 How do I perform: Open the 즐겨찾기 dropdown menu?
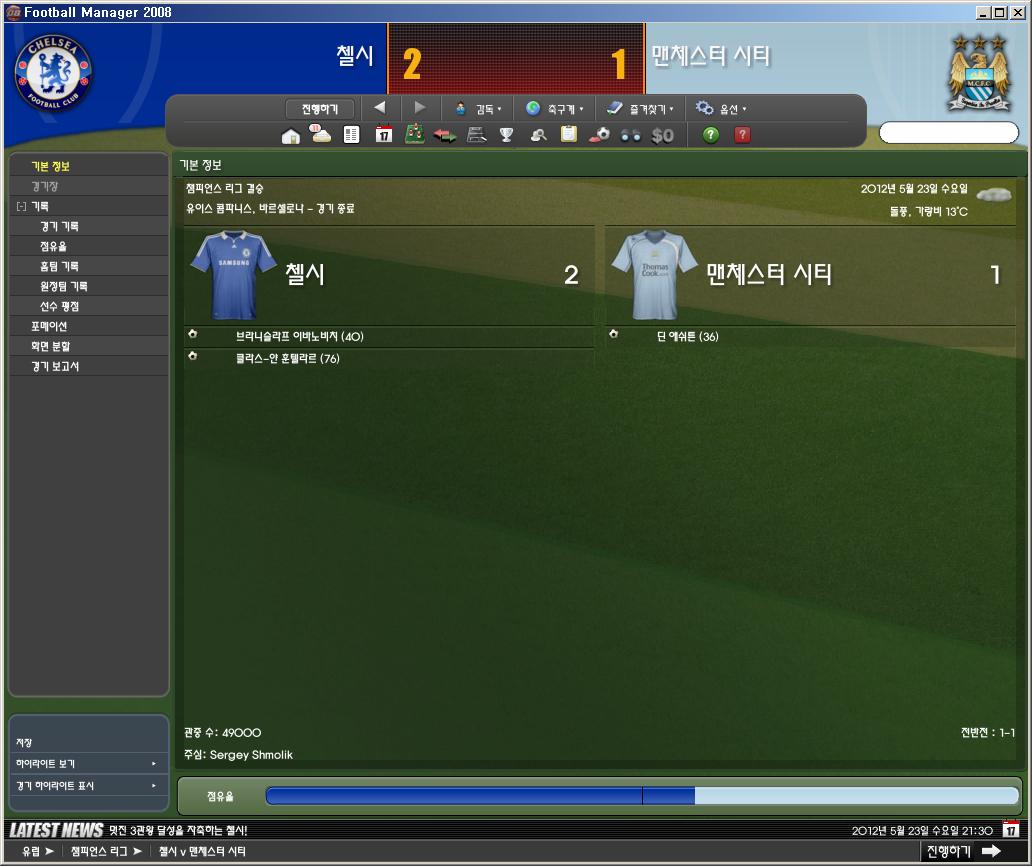pyautogui.click(x=640, y=109)
